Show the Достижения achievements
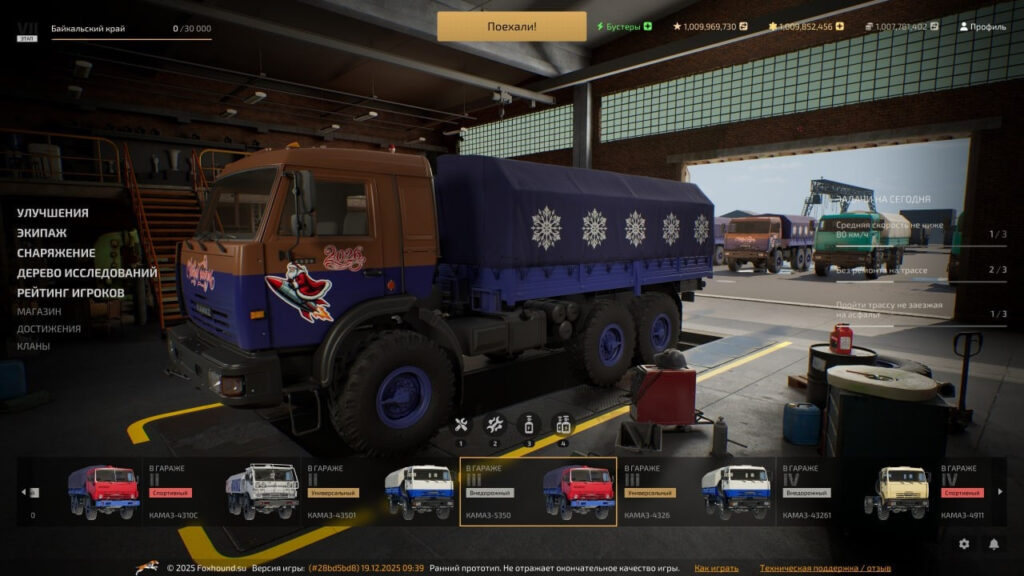Viewport: 1024px width, 576px height. (48, 328)
